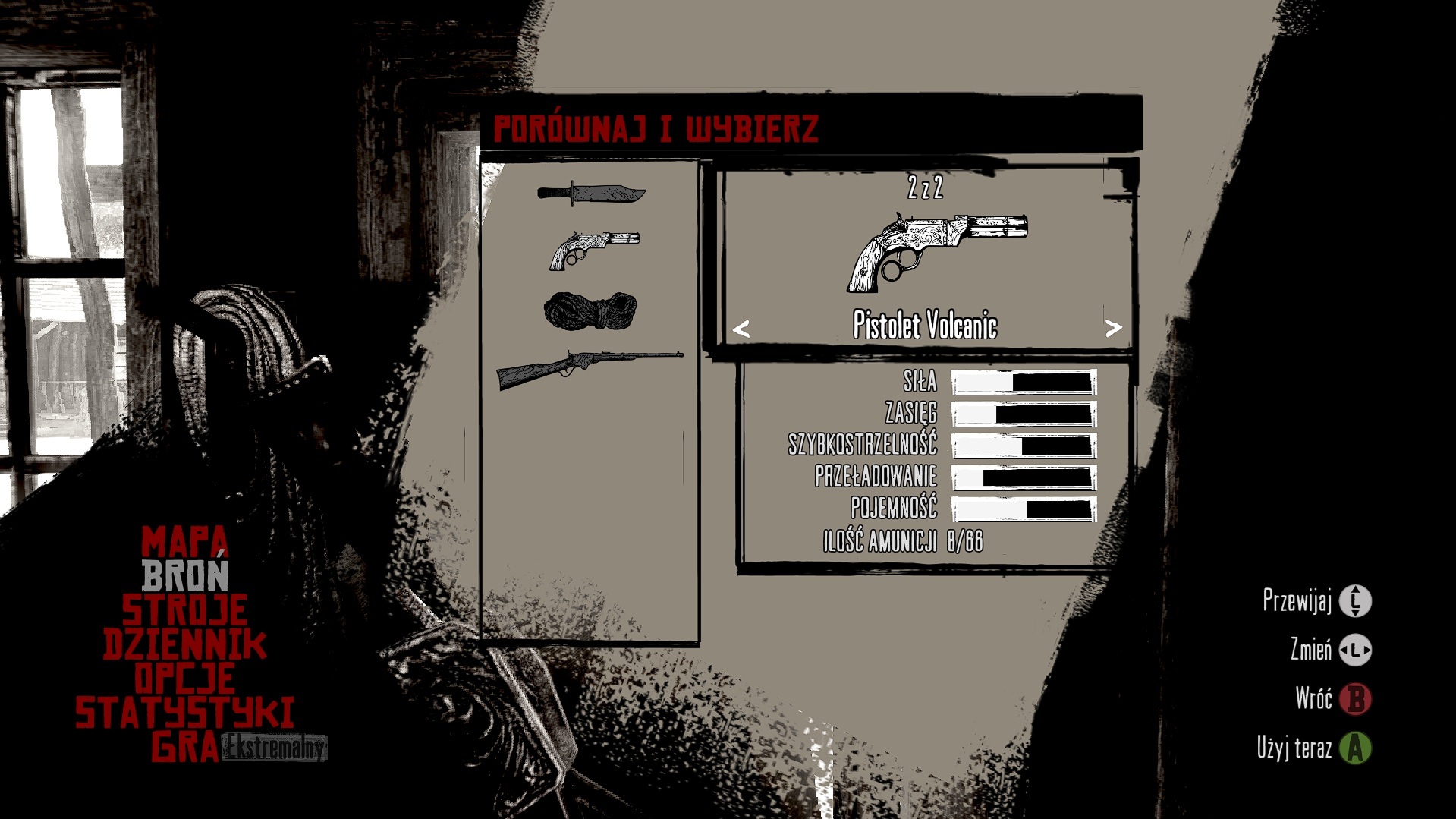The image size is (1456, 819).
Task: Go to the Dziennik menu
Action: pos(184,644)
